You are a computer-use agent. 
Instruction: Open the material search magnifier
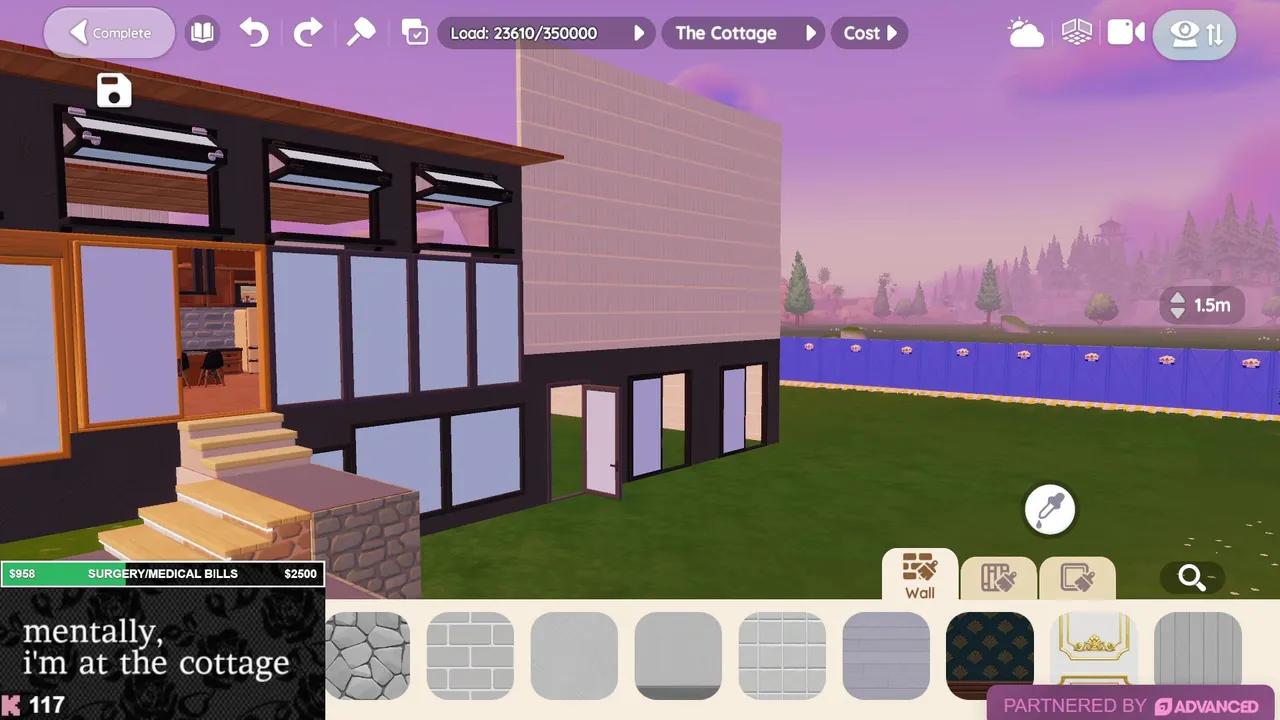[1191, 578]
